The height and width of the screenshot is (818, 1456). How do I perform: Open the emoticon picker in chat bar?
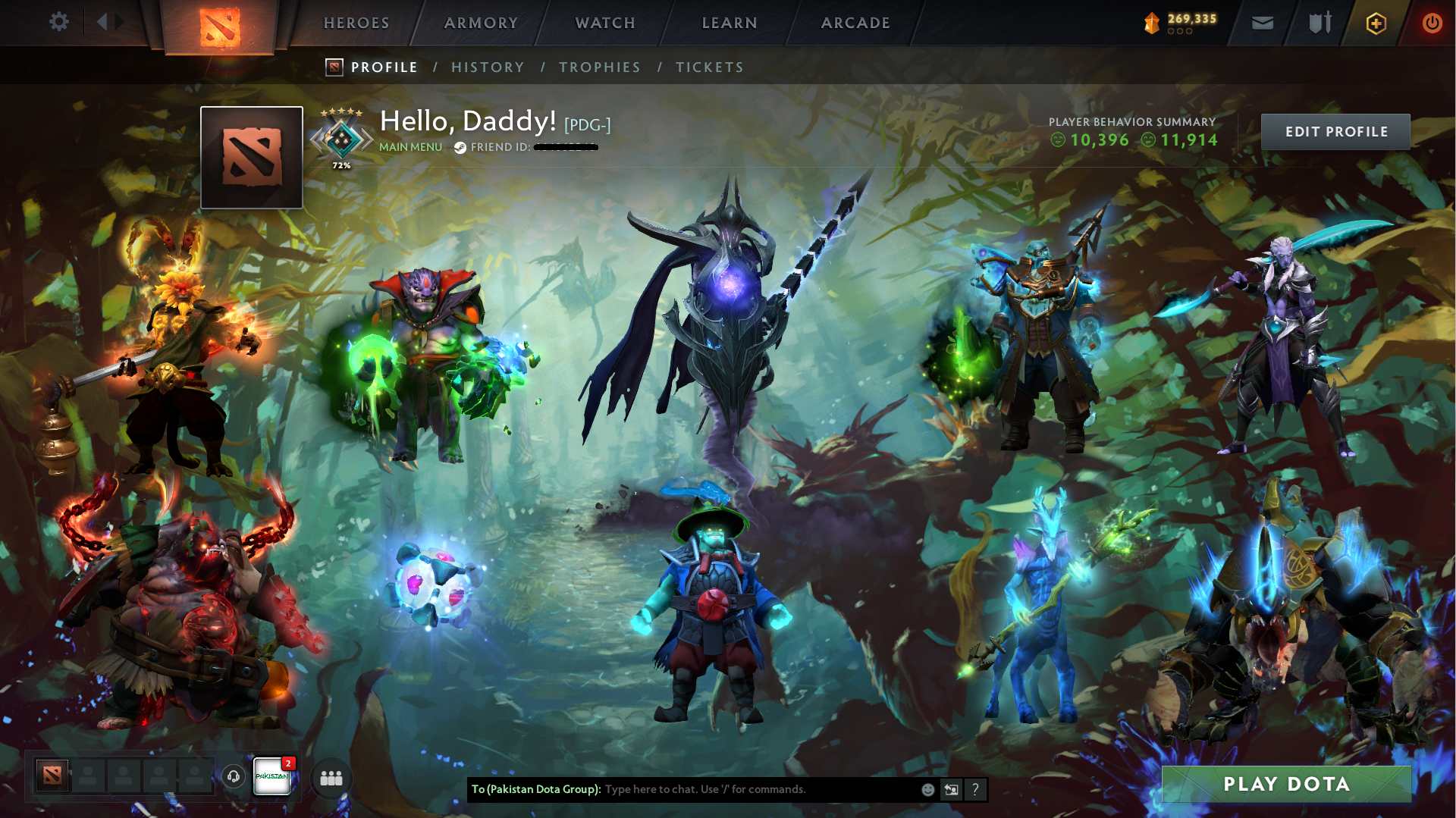[x=927, y=789]
